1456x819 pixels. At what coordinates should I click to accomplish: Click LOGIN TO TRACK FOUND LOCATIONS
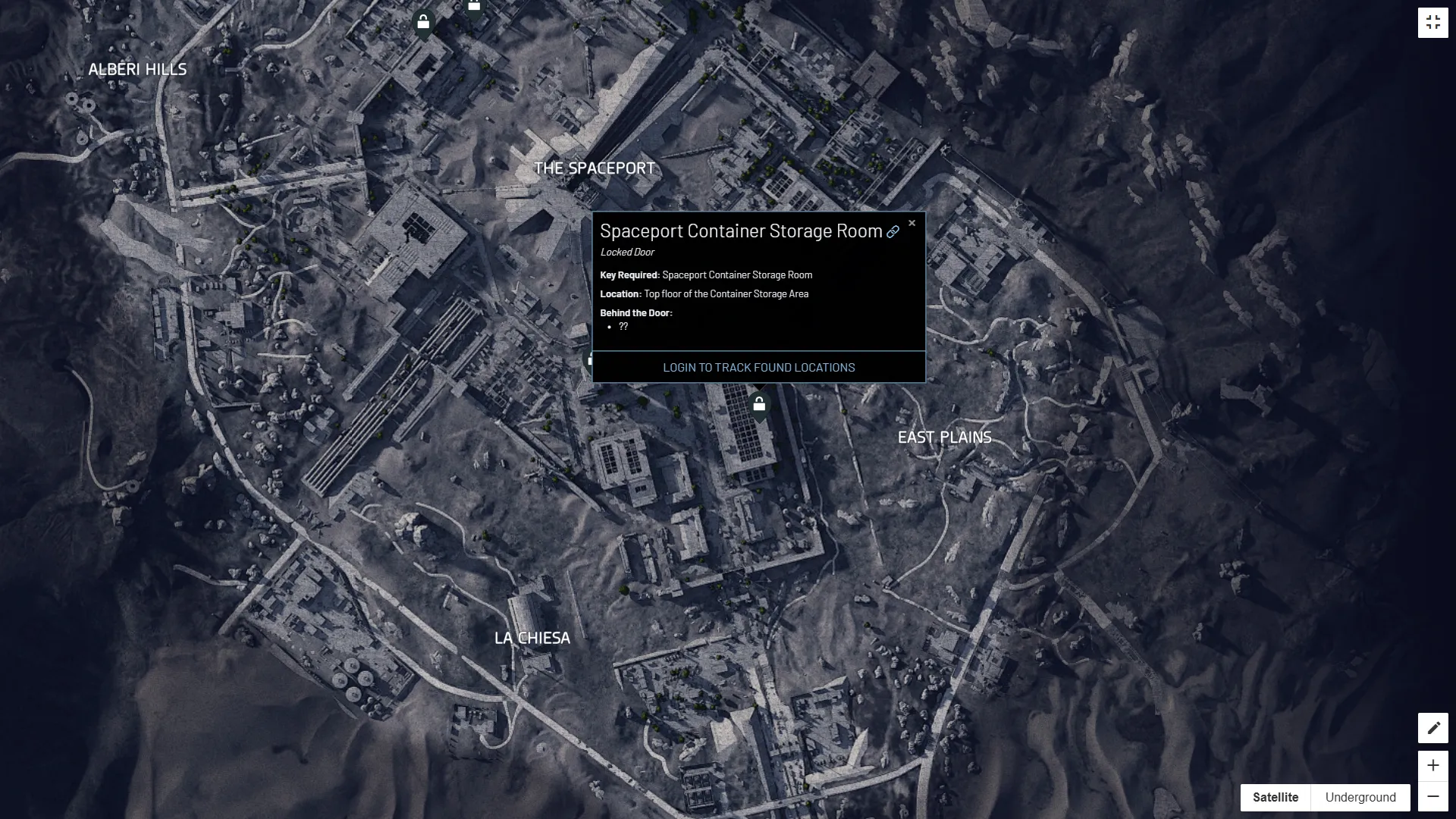(x=759, y=367)
